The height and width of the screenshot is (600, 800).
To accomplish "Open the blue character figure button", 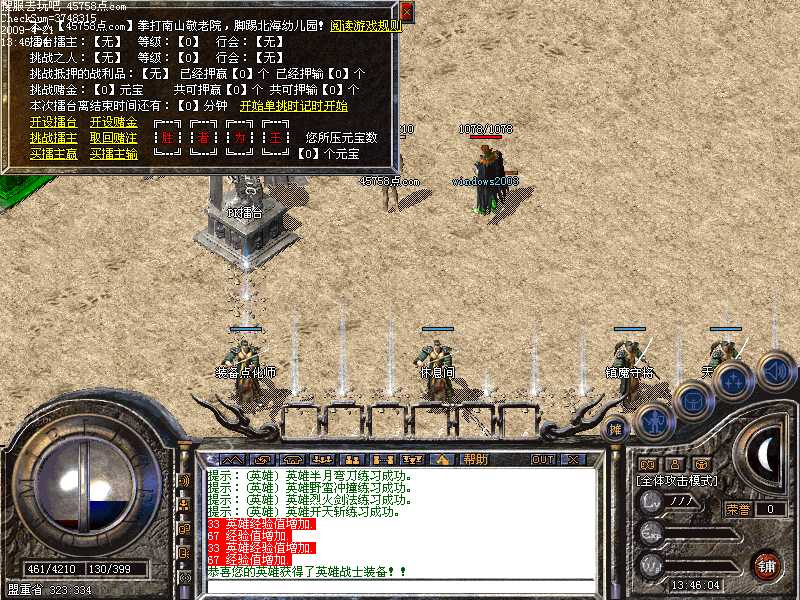I will 653,420.
